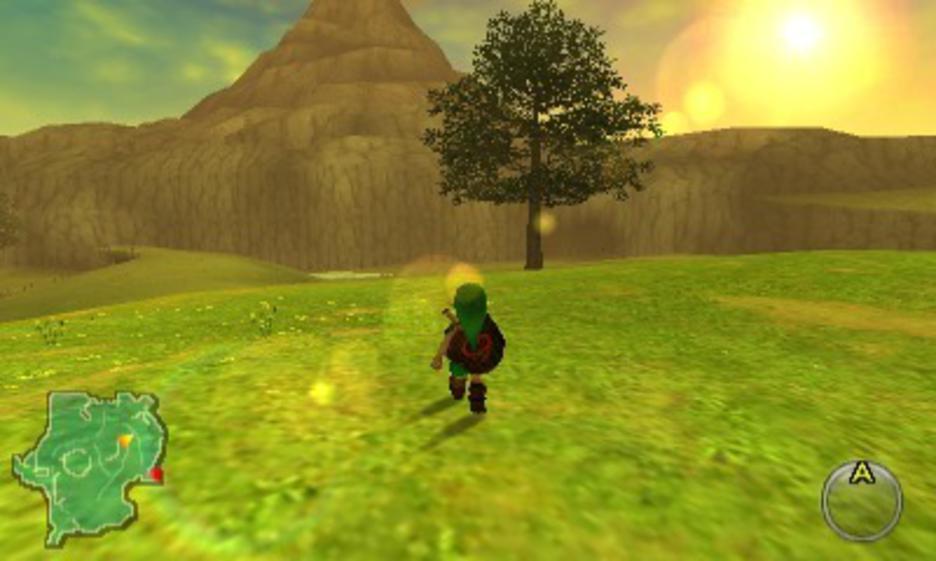Select the red entrance marker on the minimap
The image size is (936, 561).
(x=156, y=476)
